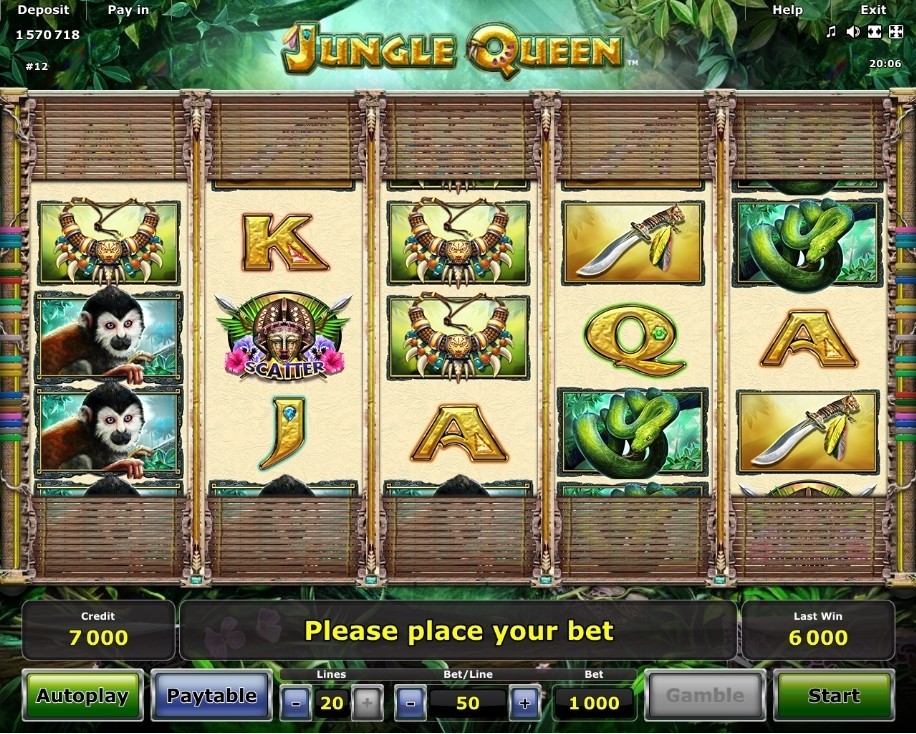Open the Help page

point(787,10)
